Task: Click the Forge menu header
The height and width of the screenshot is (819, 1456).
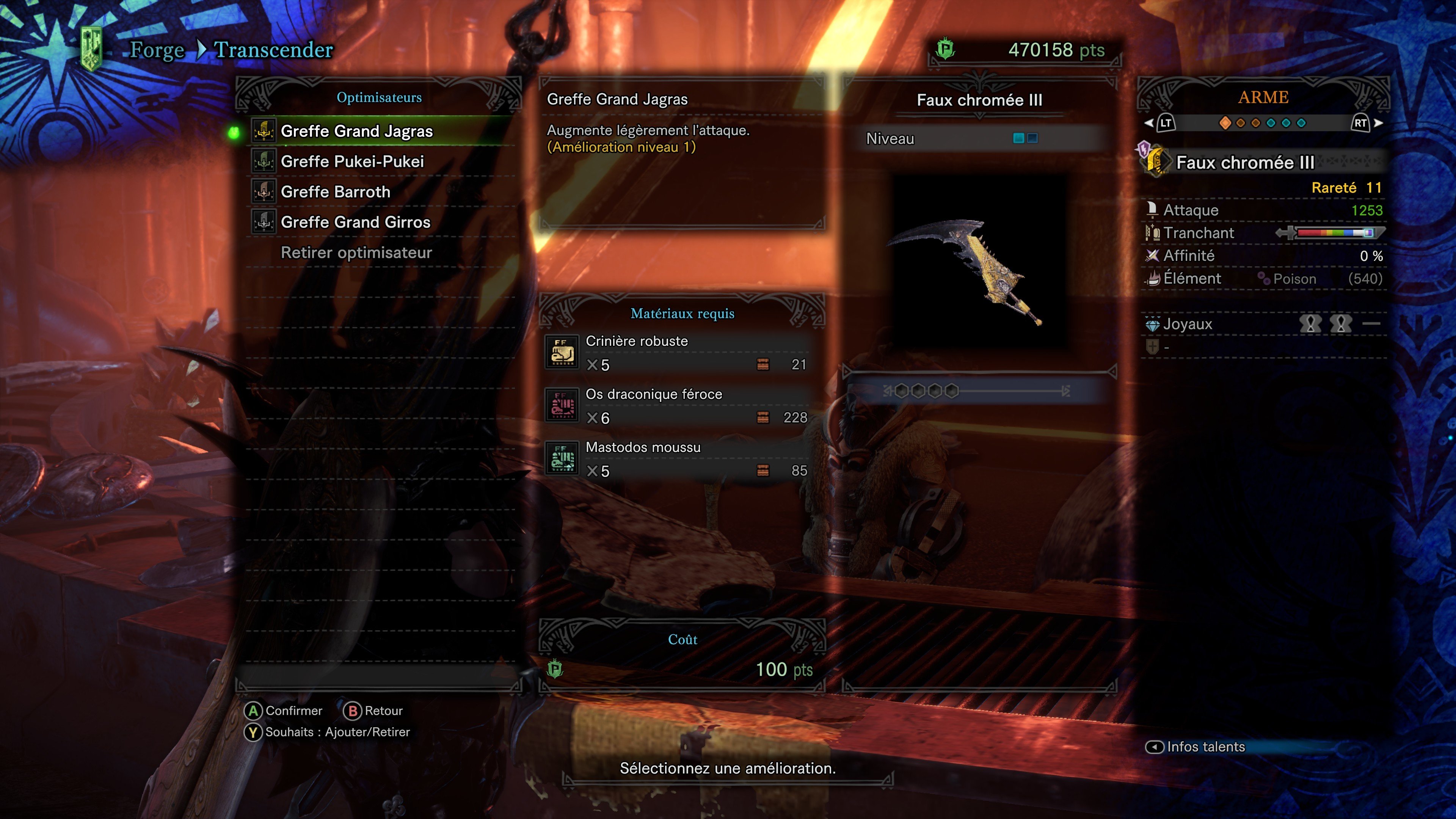Action: [157, 50]
